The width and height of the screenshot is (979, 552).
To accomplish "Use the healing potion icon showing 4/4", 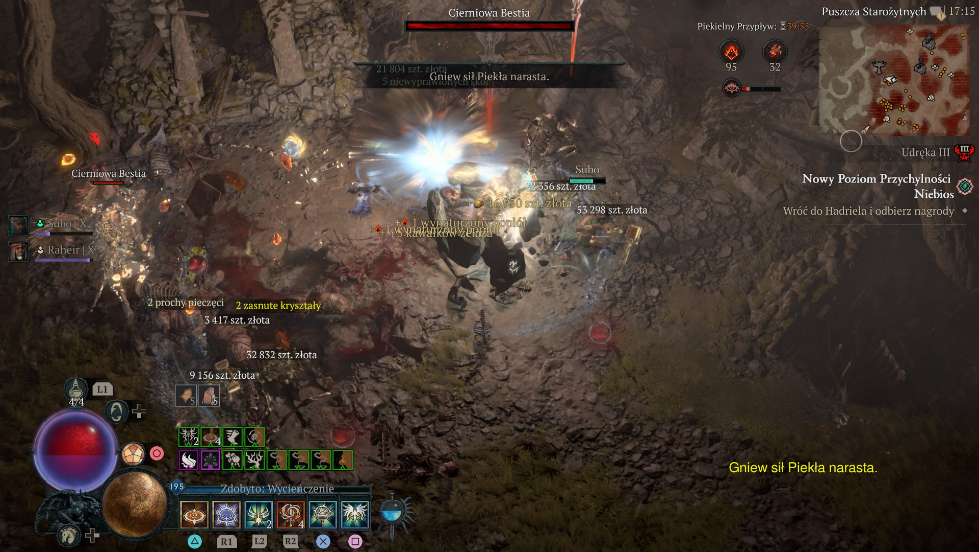I will point(77,391).
